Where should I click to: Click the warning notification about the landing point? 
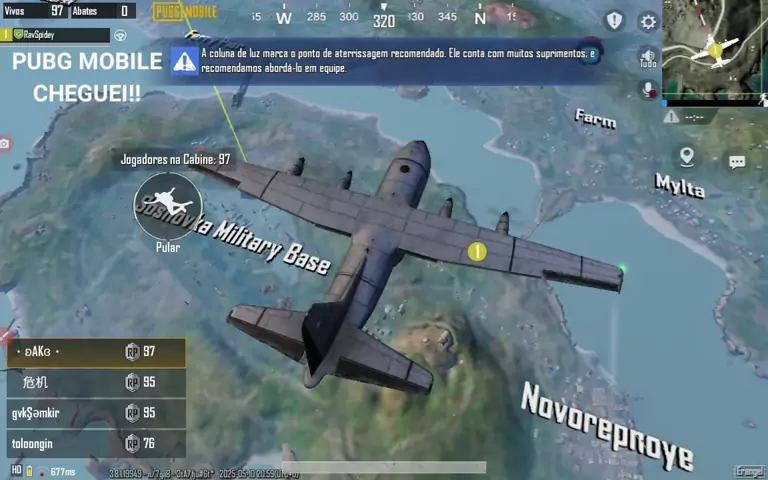click(x=385, y=60)
